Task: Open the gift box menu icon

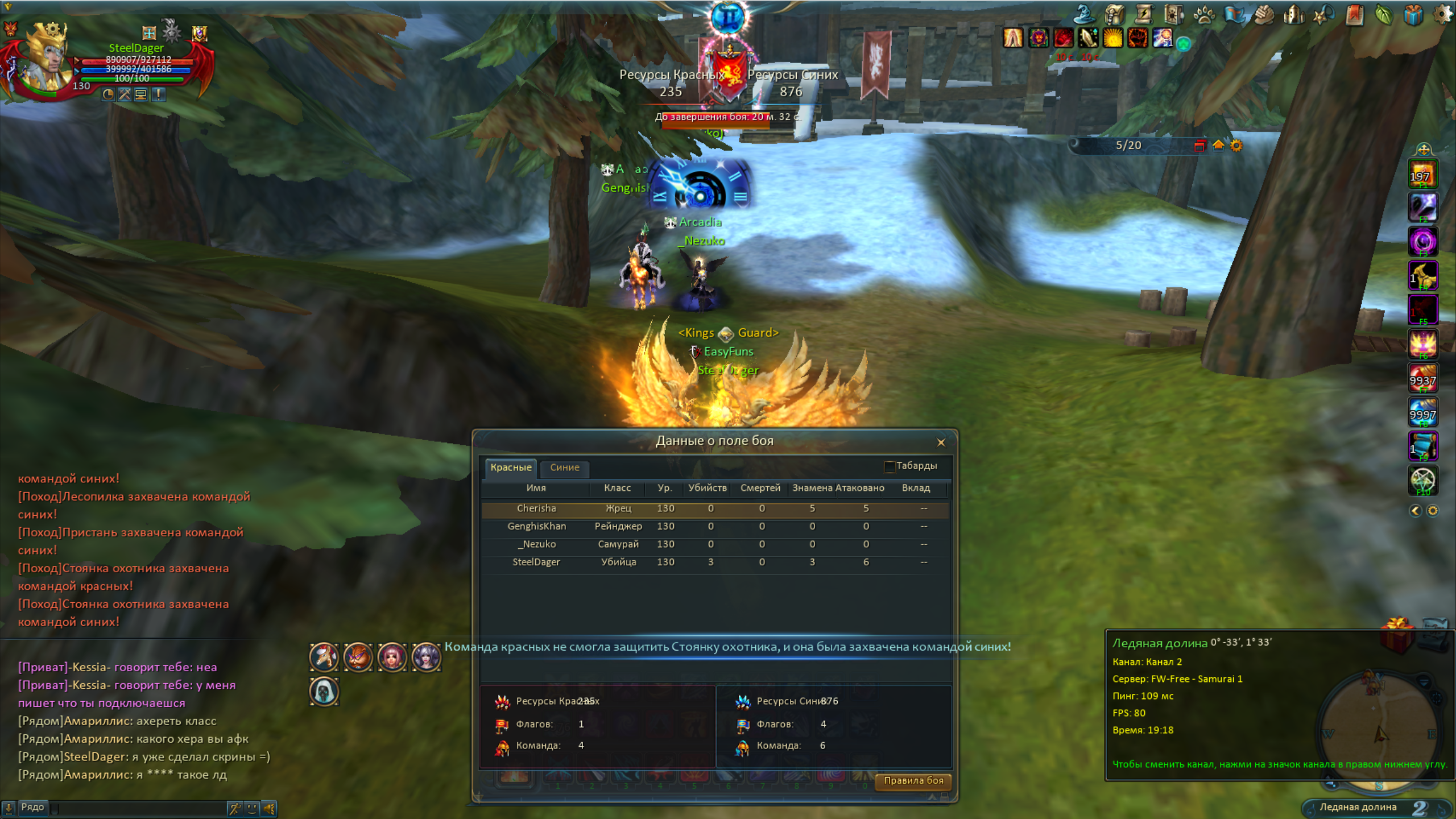Action: [x=1413, y=15]
